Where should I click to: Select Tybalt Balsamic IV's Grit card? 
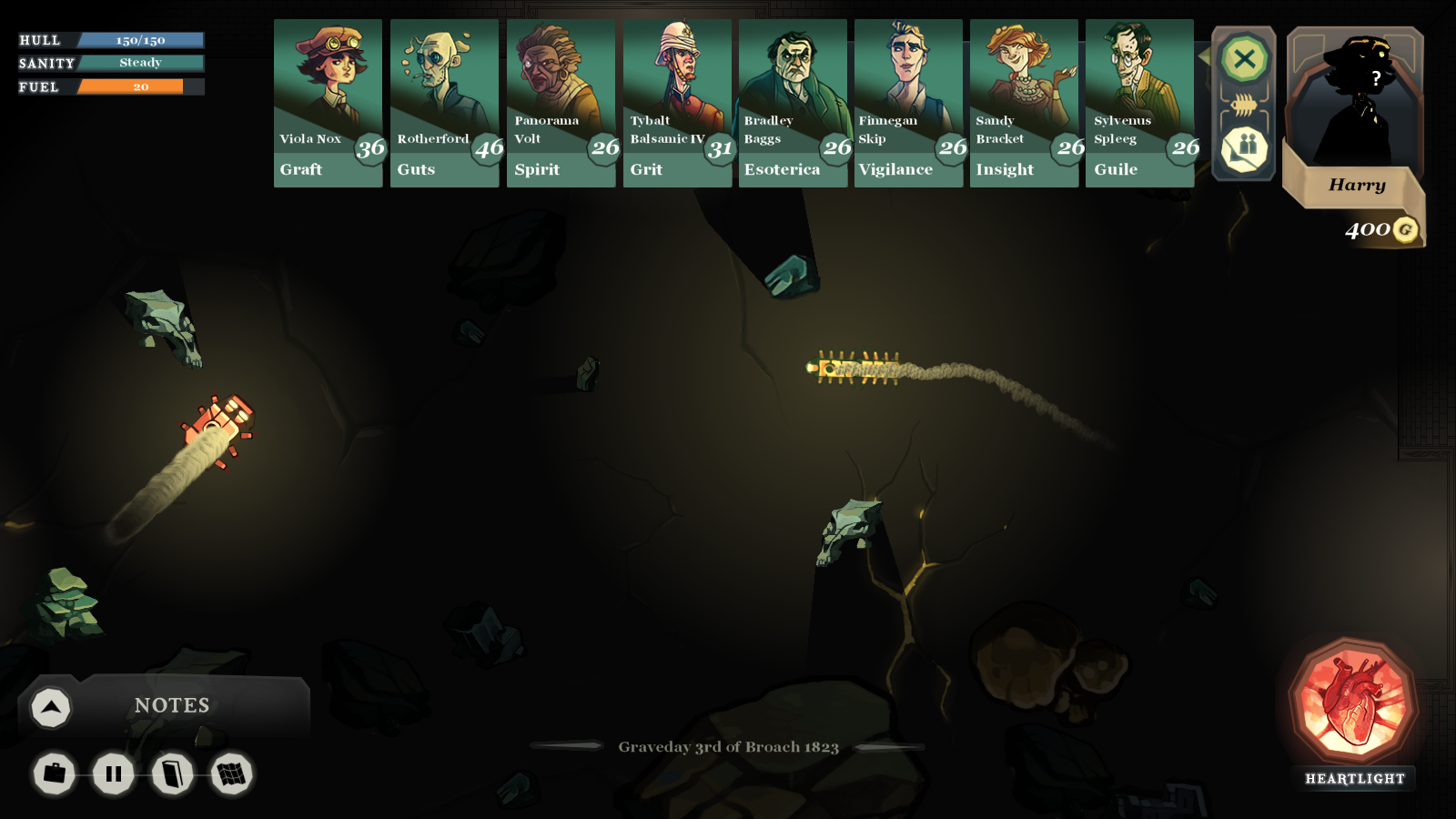(x=677, y=103)
